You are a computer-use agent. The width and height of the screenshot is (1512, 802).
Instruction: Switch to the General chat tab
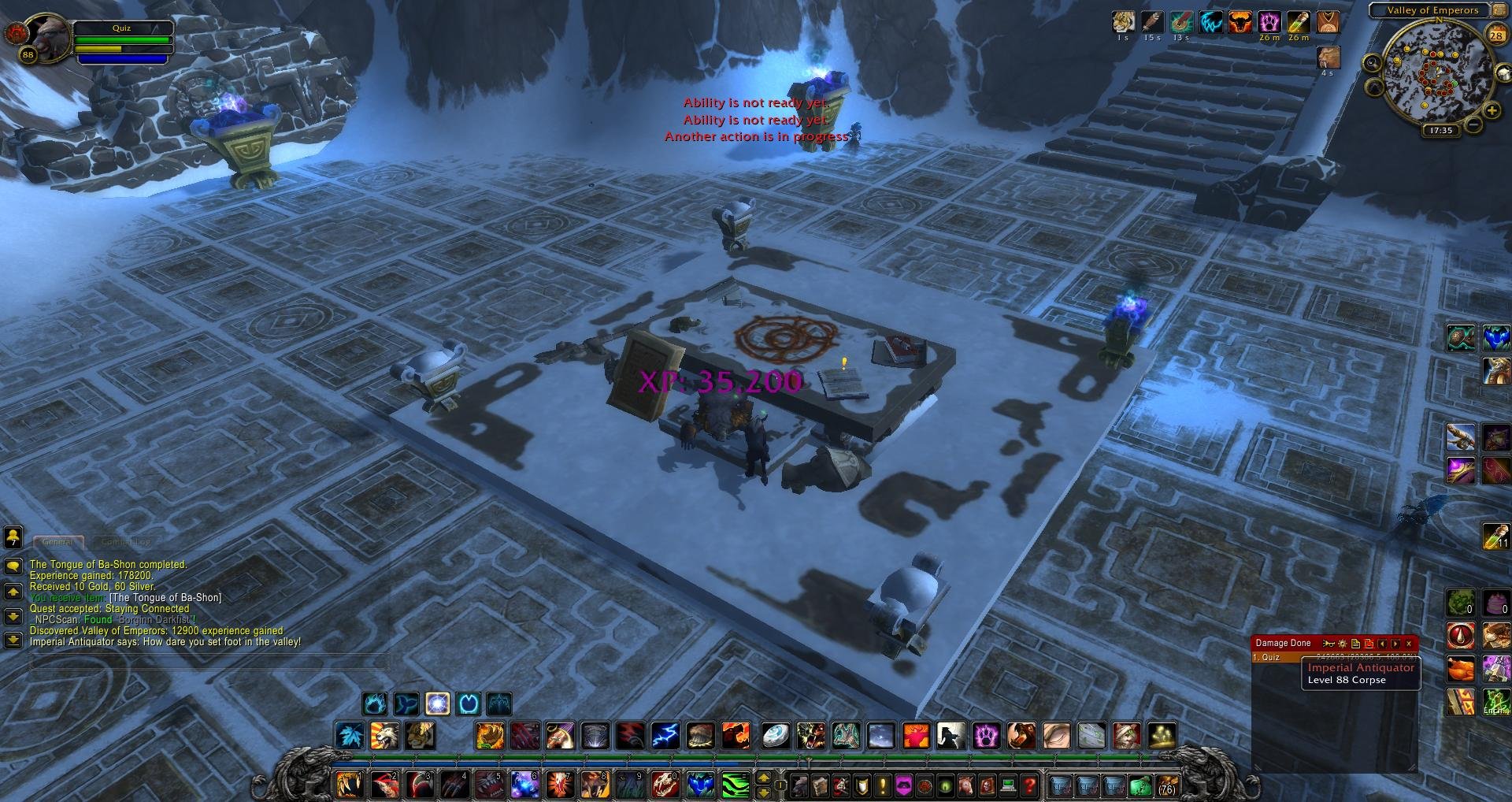(57, 542)
